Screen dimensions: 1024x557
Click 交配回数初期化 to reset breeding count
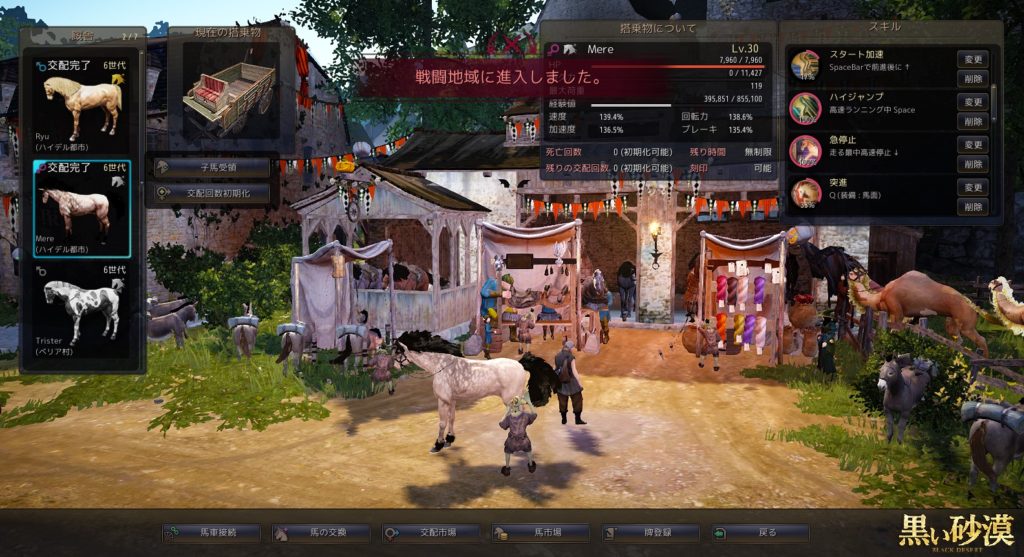[x=212, y=192]
